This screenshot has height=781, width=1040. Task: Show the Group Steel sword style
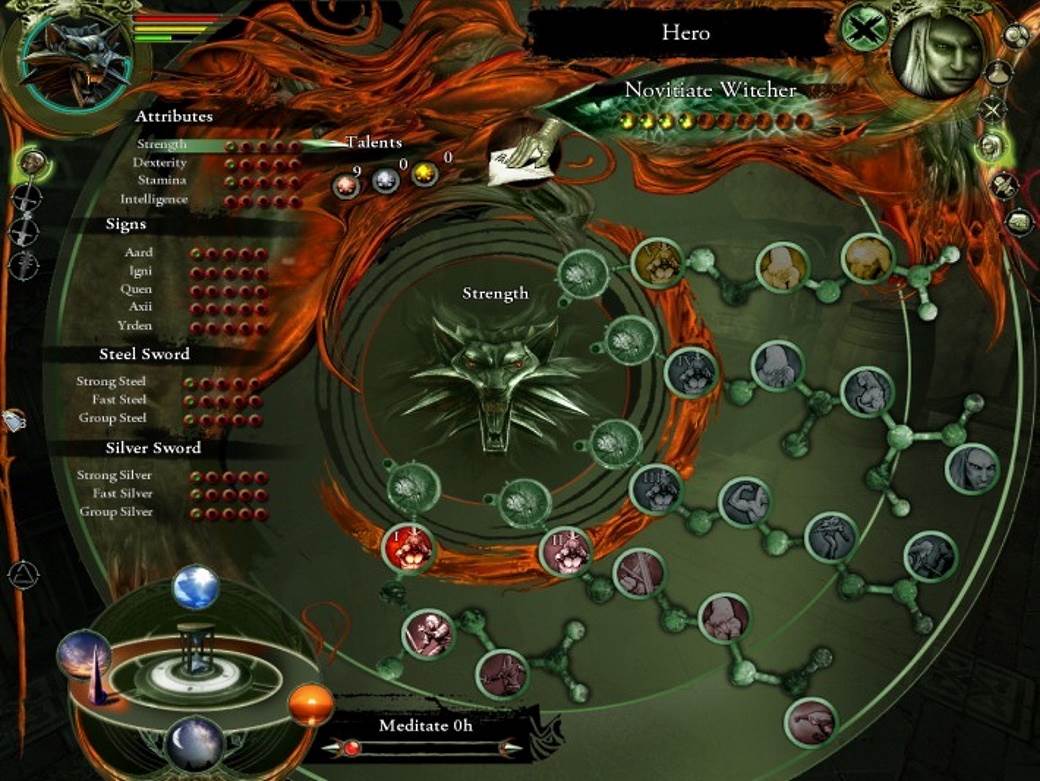point(113,417)
